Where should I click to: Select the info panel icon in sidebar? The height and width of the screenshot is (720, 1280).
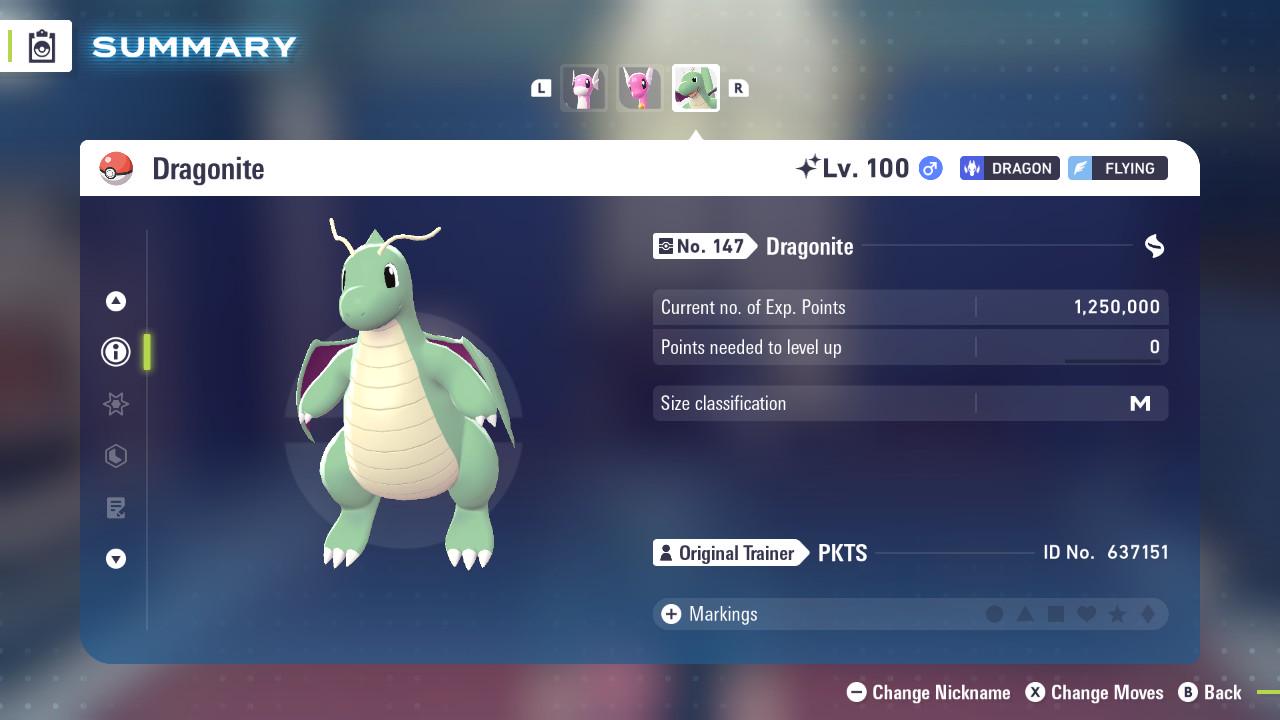tap(115, 352)
